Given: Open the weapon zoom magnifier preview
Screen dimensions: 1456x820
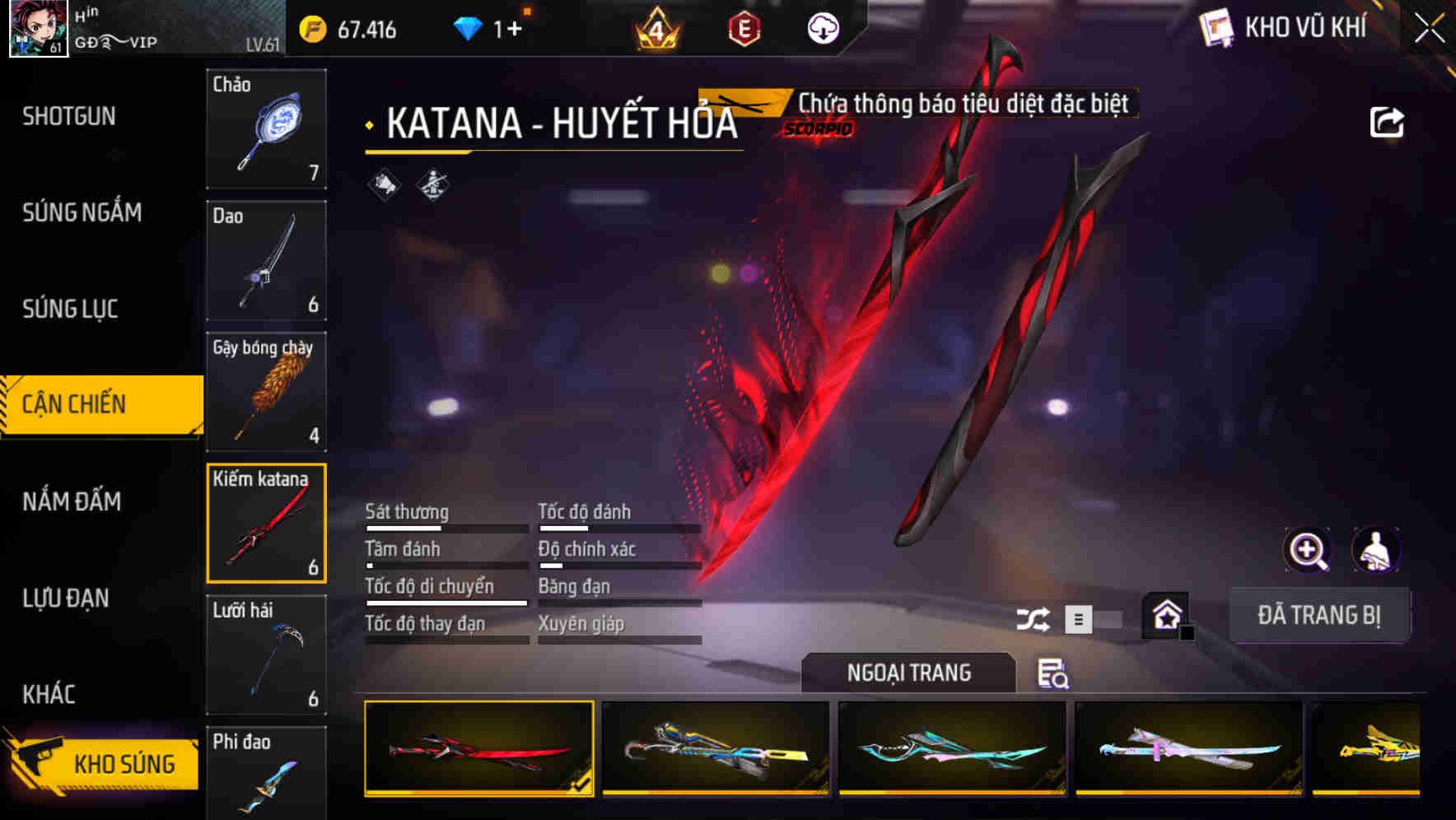Looking at the screenshot, I should tap(1308, 551).
